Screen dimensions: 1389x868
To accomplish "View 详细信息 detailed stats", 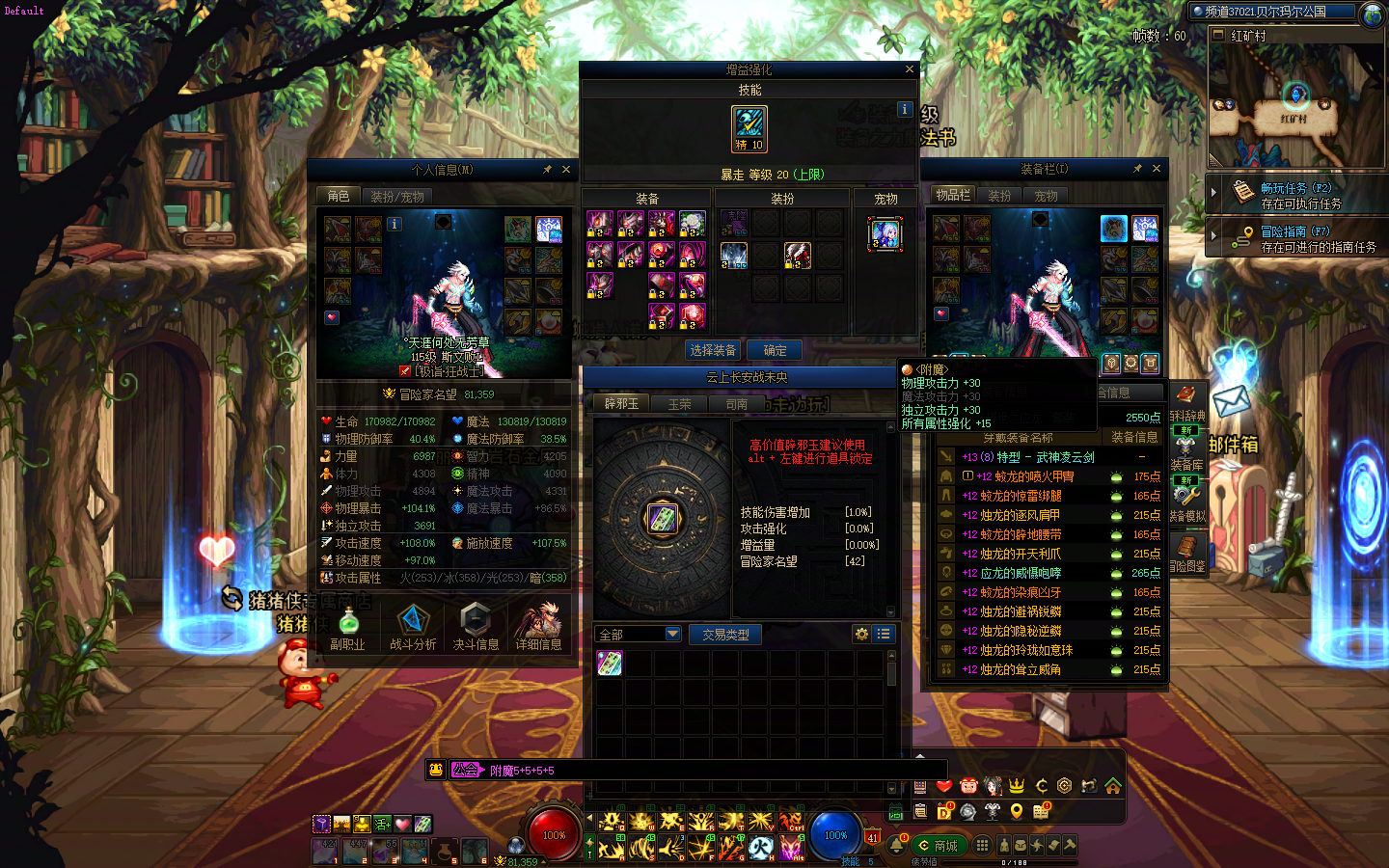I will [538, 627].
